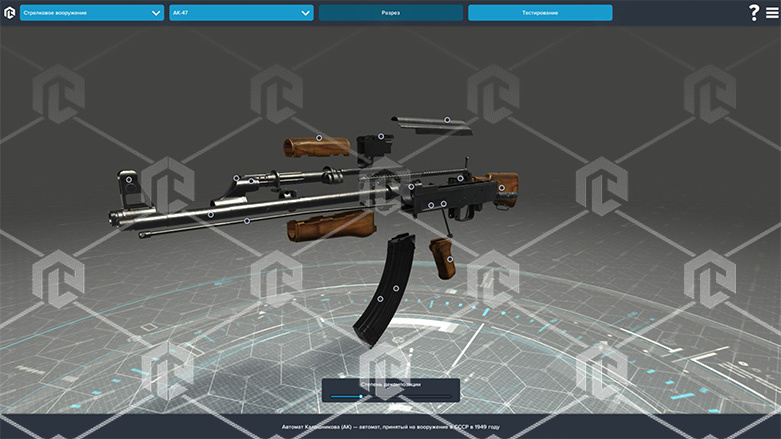Choose the wooden stock part marker

point(502,187)
